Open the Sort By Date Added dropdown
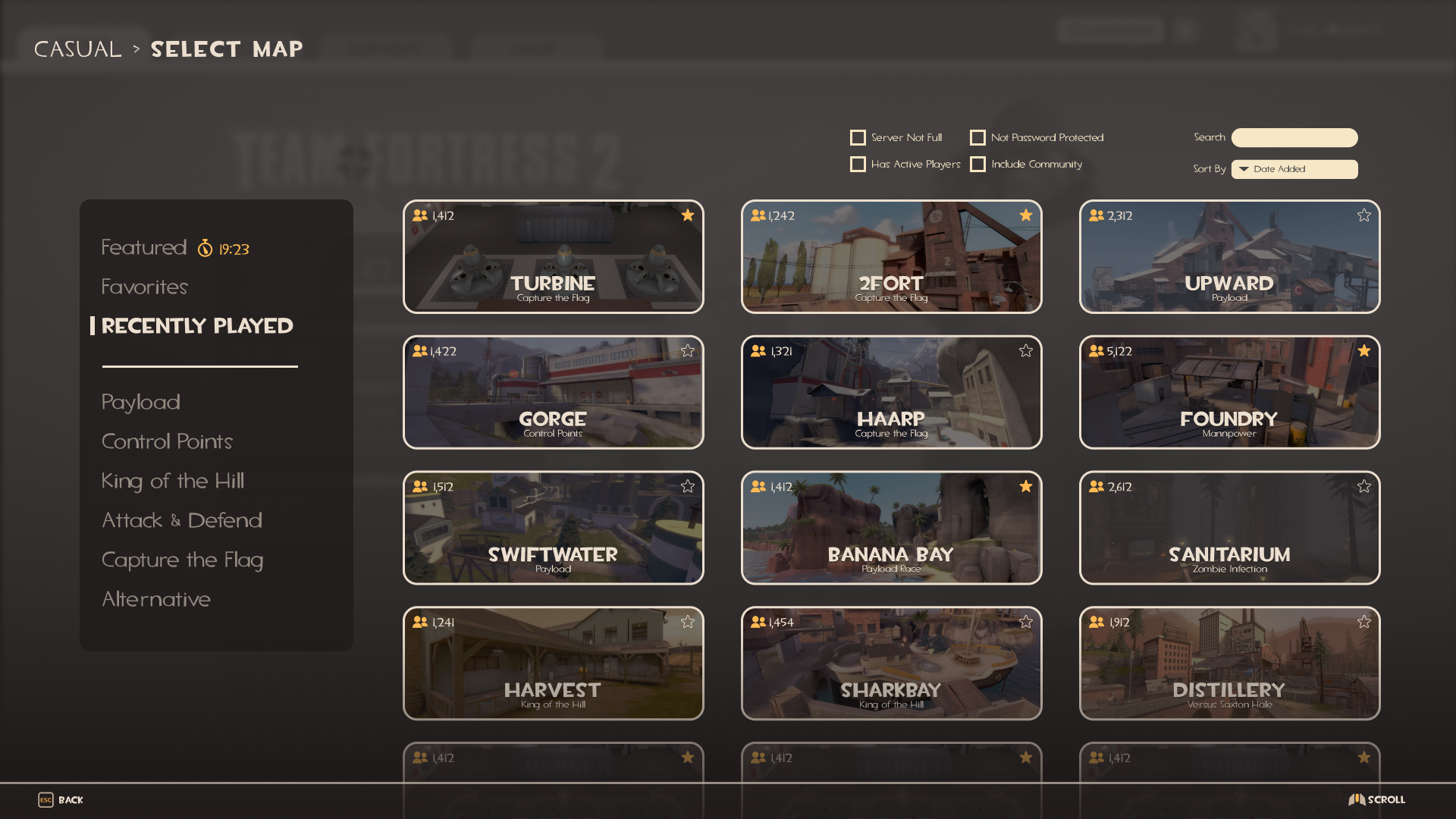Viewport: 1456px width, 819px height. pyautogui.click(x=1294, y=169)
